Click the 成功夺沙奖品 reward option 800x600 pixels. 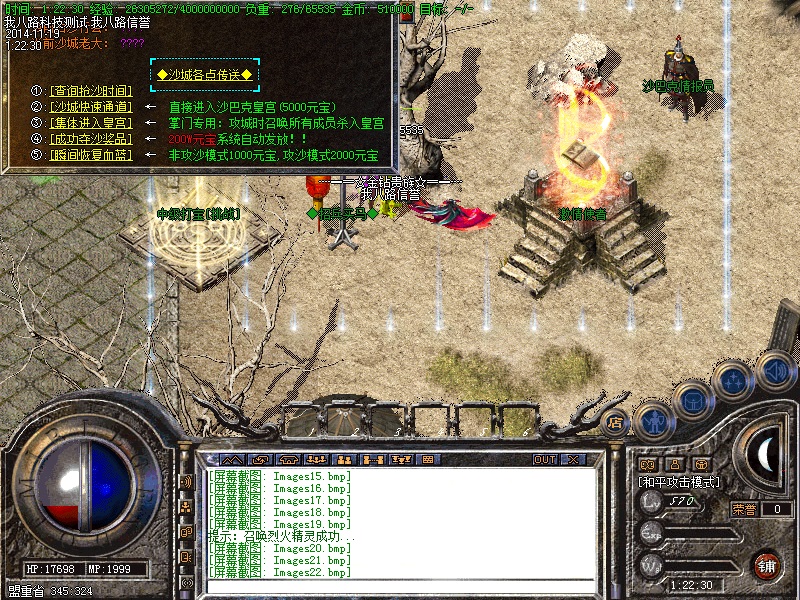click(x=91, y=138)
